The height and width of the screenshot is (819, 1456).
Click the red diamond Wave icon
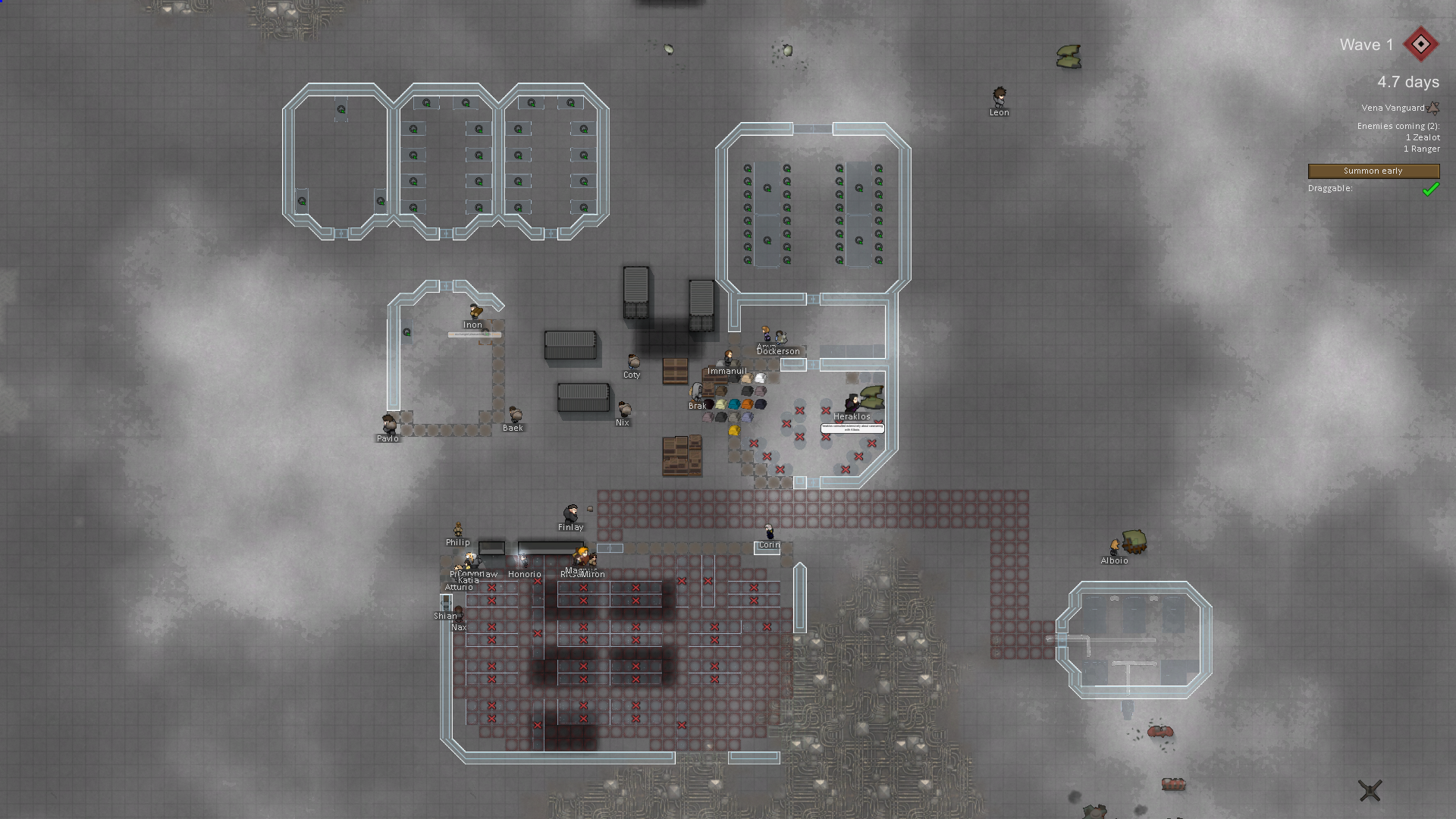[1420, 45]
